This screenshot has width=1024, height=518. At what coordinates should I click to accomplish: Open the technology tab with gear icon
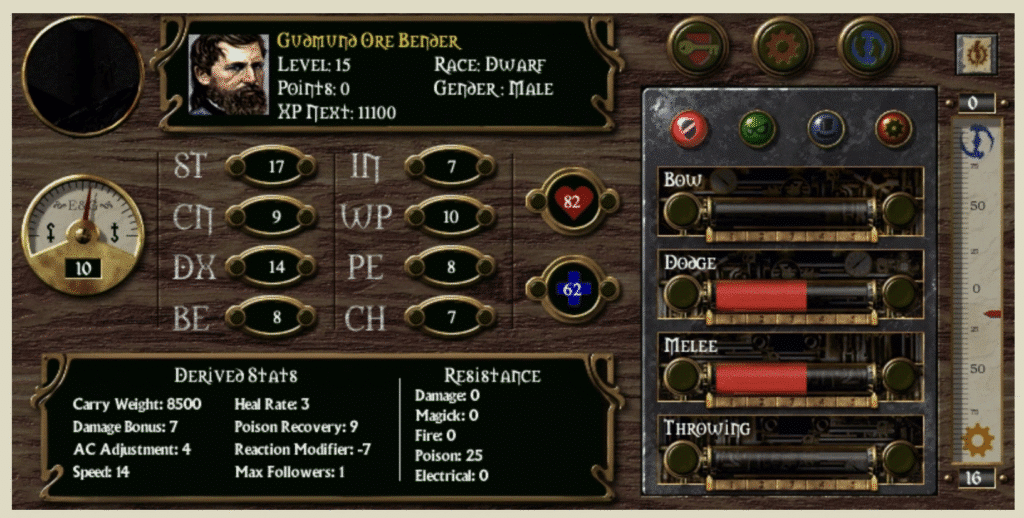click(x=783, y=47)
